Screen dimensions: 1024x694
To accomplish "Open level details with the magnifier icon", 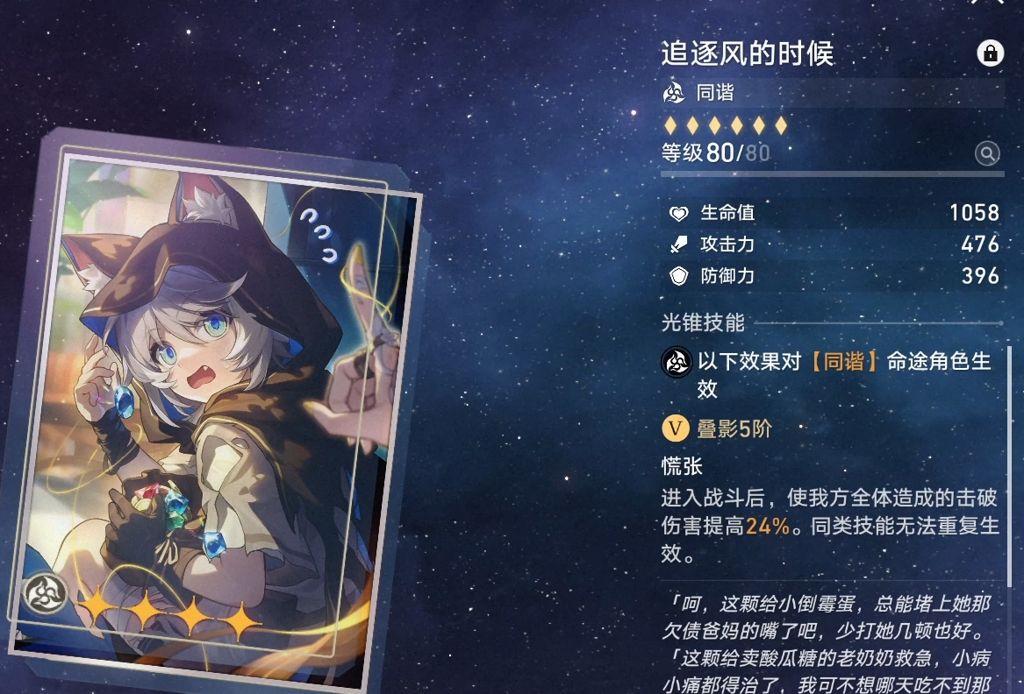I will point(987,153).
